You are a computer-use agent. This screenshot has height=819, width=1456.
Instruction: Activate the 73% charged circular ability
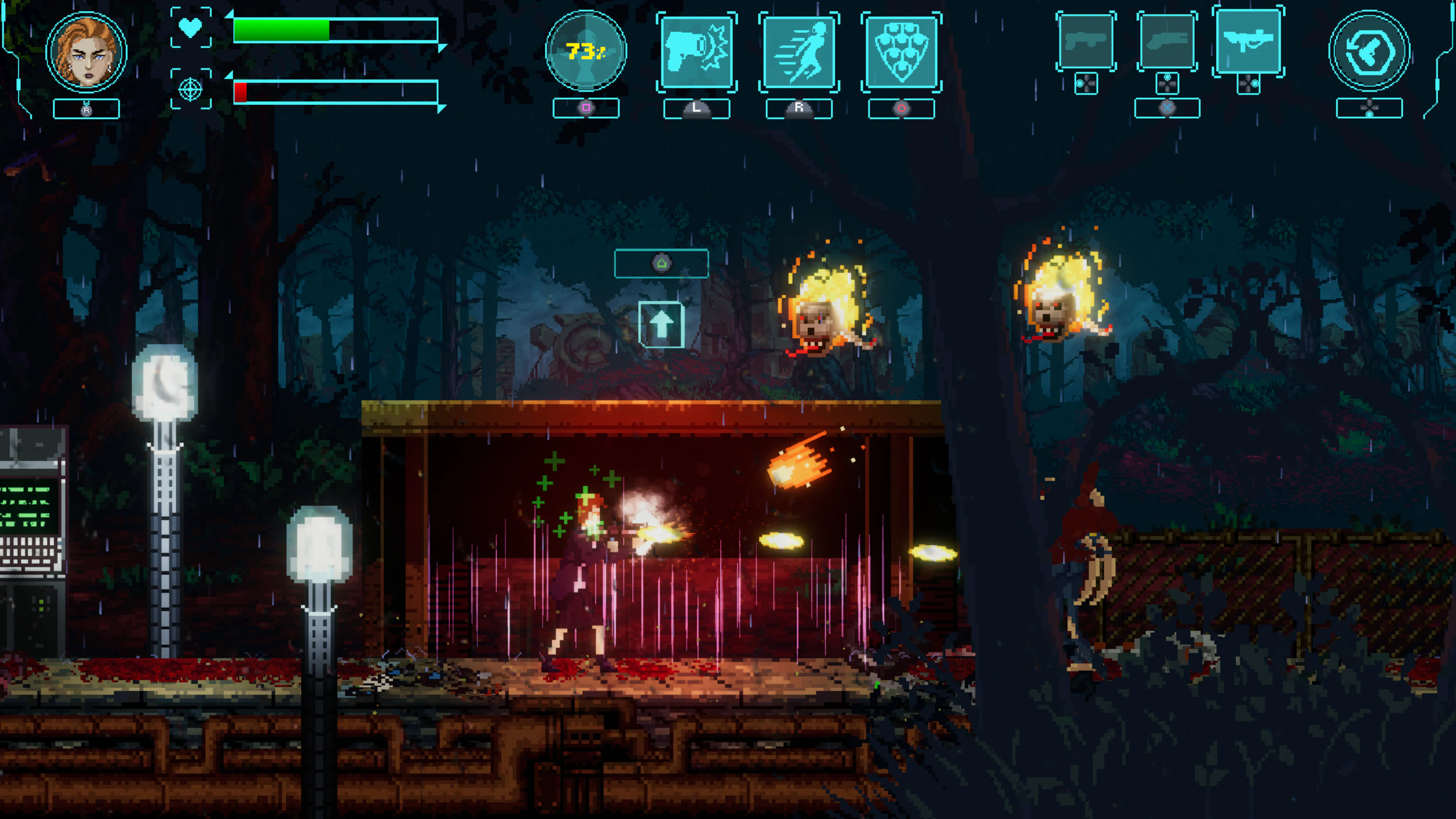coord(585,52)
